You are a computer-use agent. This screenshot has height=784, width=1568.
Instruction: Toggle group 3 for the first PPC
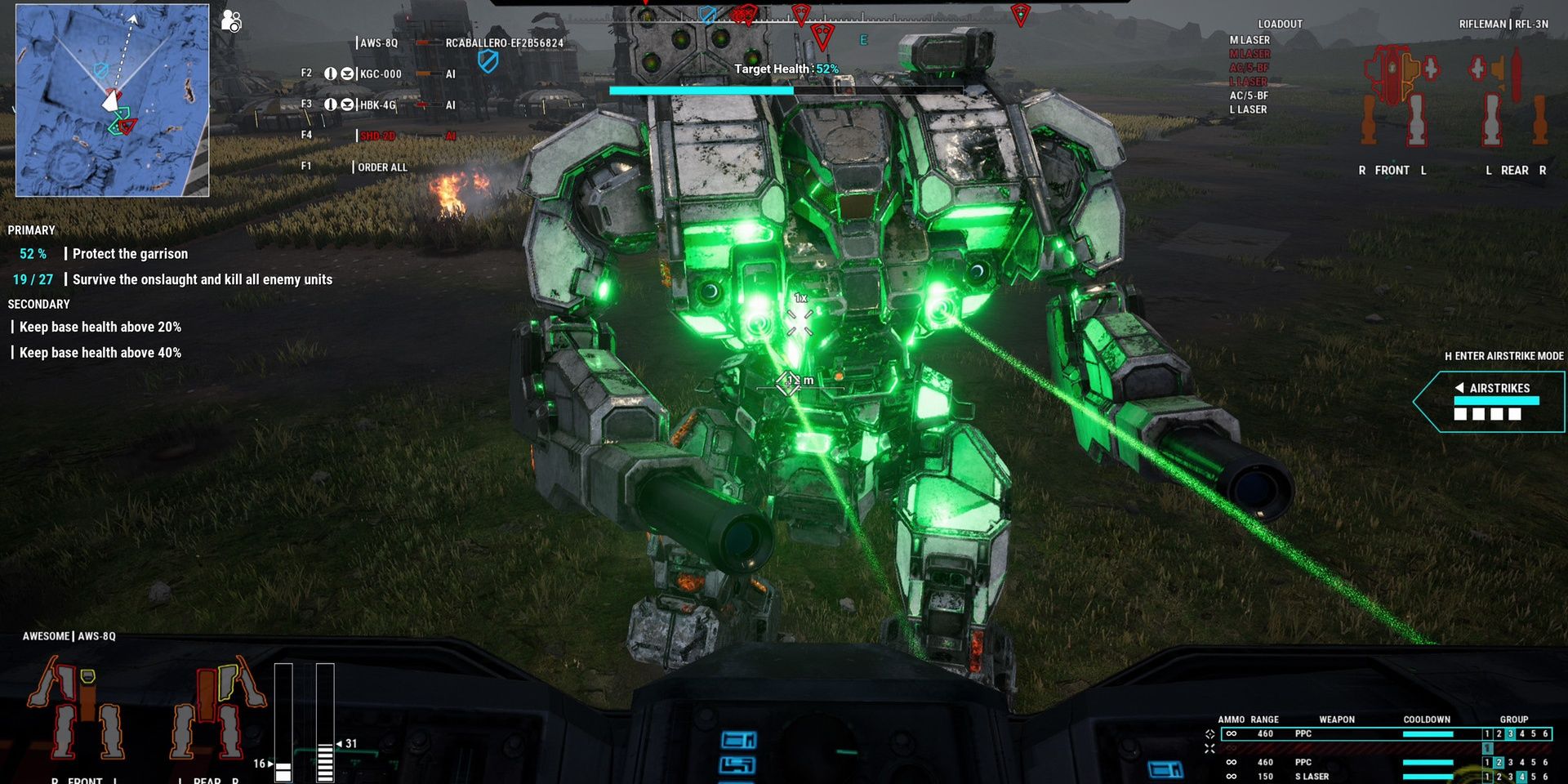[x=1510, y=734]
